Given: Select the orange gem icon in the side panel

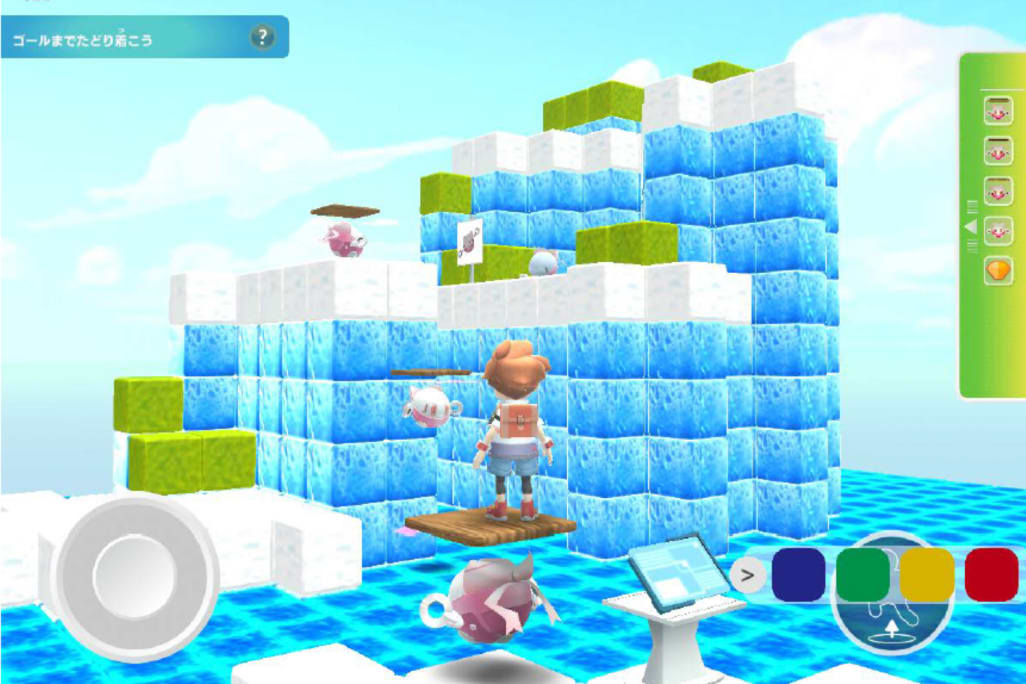Looking at the screenshot, I should (996, 272).
